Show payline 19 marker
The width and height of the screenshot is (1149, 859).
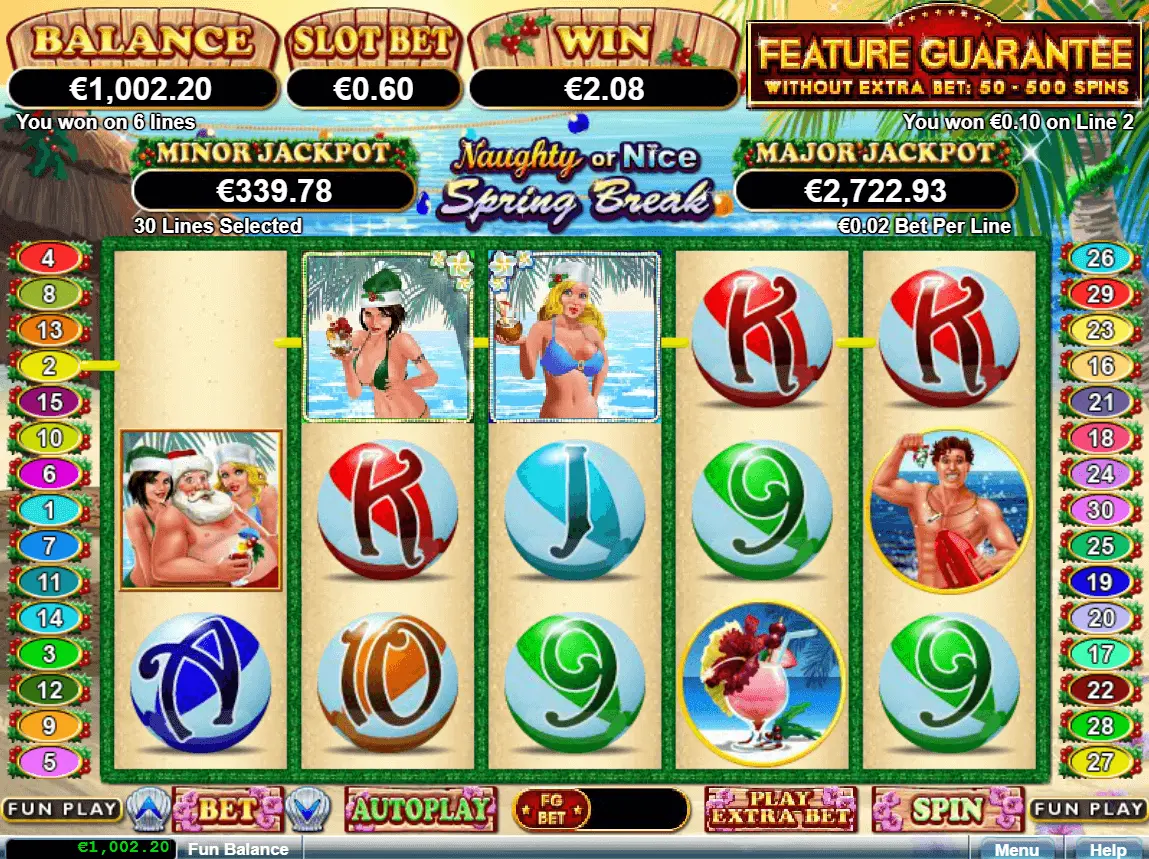pyautogui.click(x=1100, y=581)
